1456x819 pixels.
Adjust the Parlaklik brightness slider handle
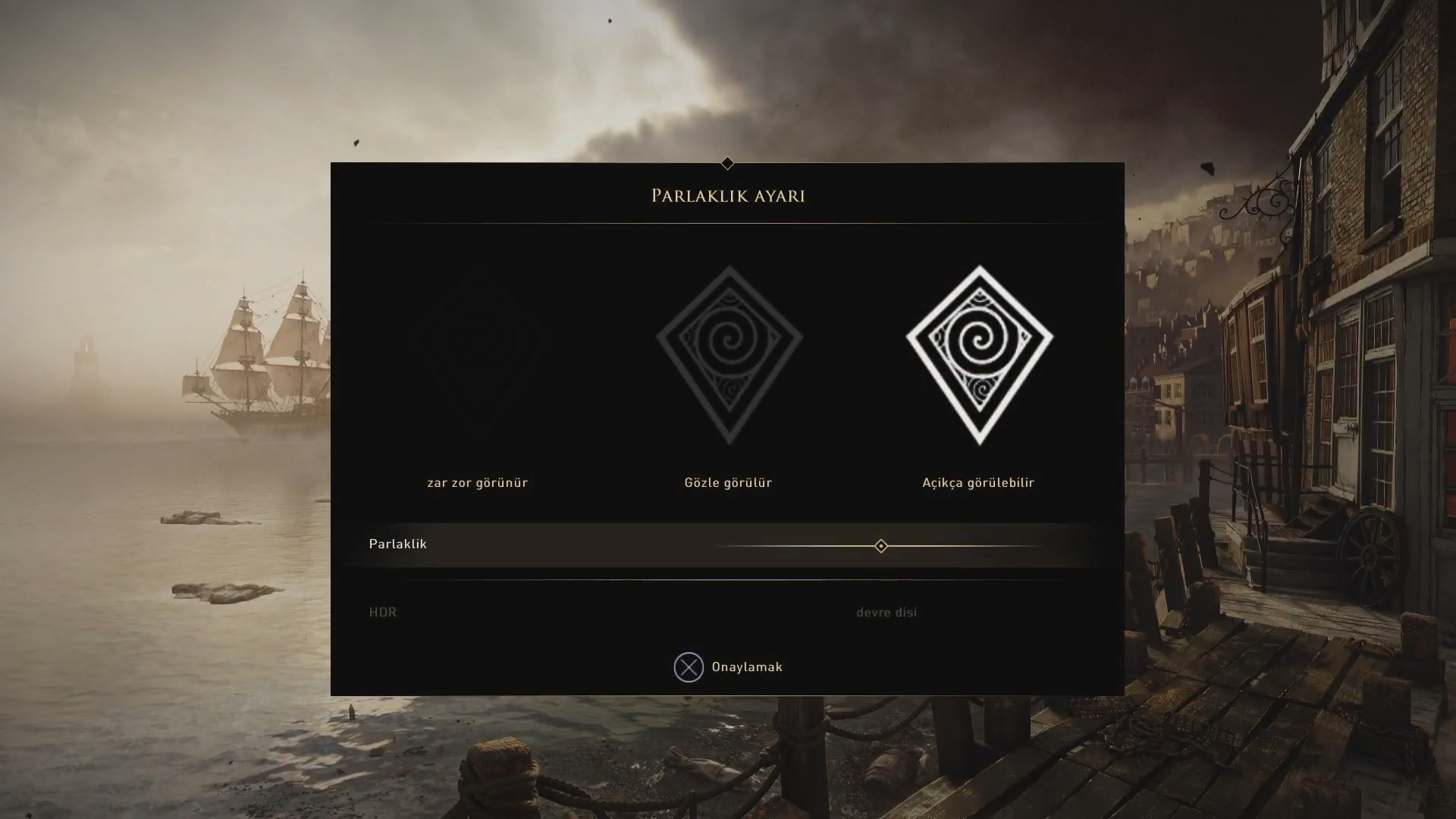click(880, 546)
